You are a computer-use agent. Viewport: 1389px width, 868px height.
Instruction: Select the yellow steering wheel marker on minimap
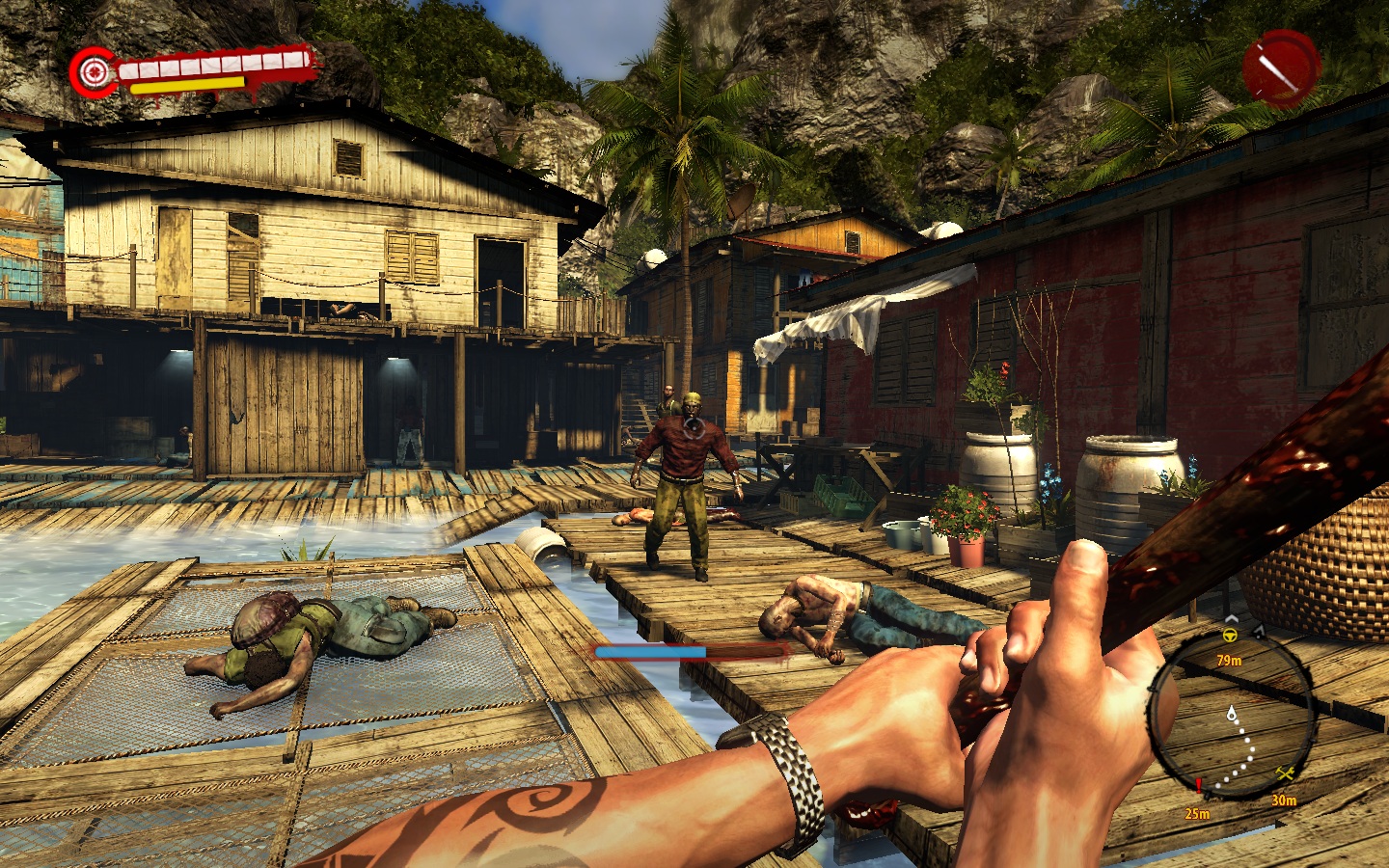pos(1230,637)
